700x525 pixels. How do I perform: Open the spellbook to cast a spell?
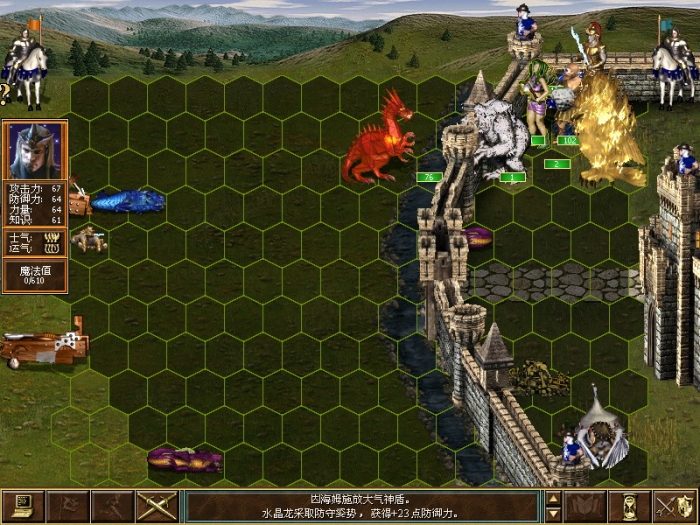click(585, 507)
